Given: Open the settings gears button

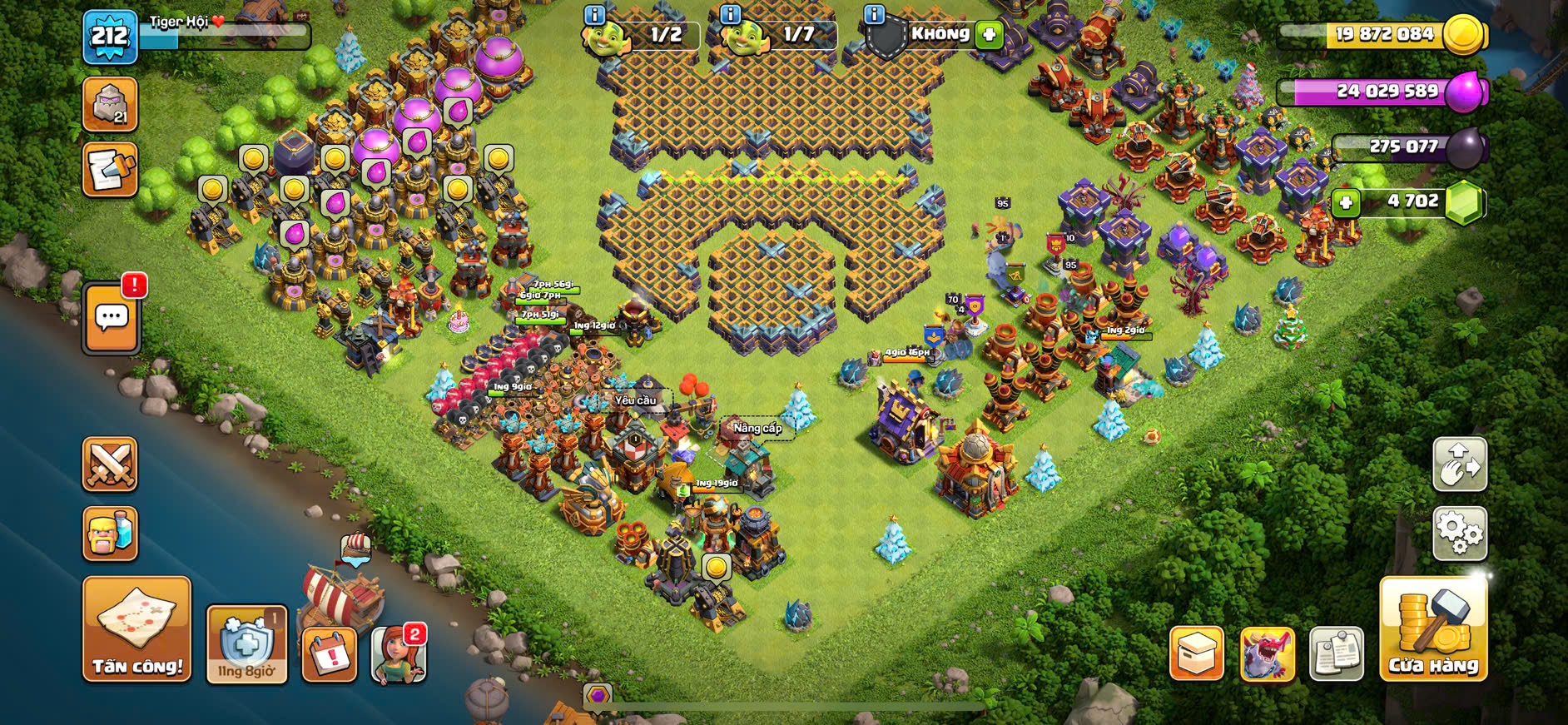Looking at the screenshot, I should 1460,533.
